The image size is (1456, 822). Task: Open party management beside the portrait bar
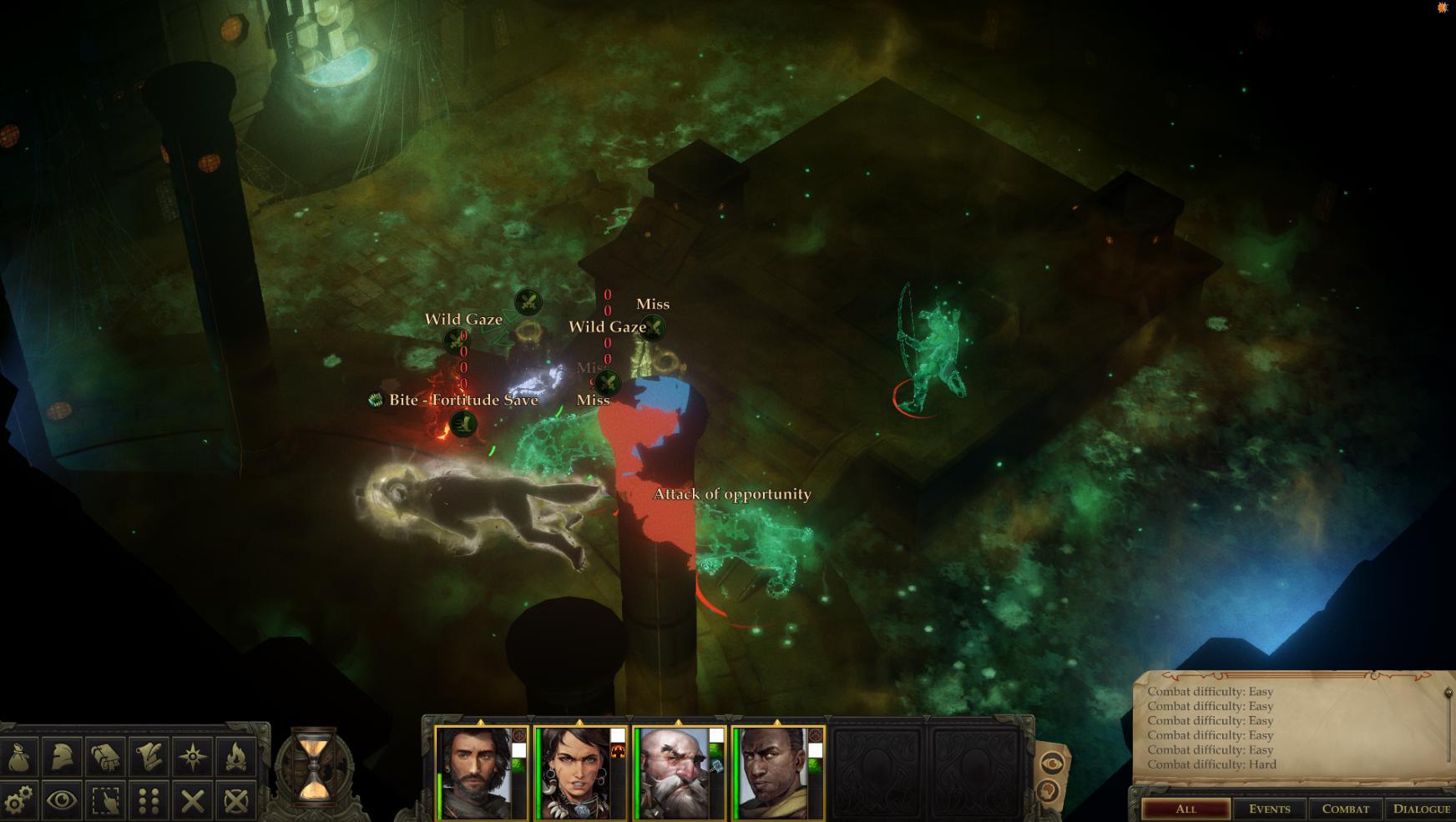click(x=1046, y=788)
